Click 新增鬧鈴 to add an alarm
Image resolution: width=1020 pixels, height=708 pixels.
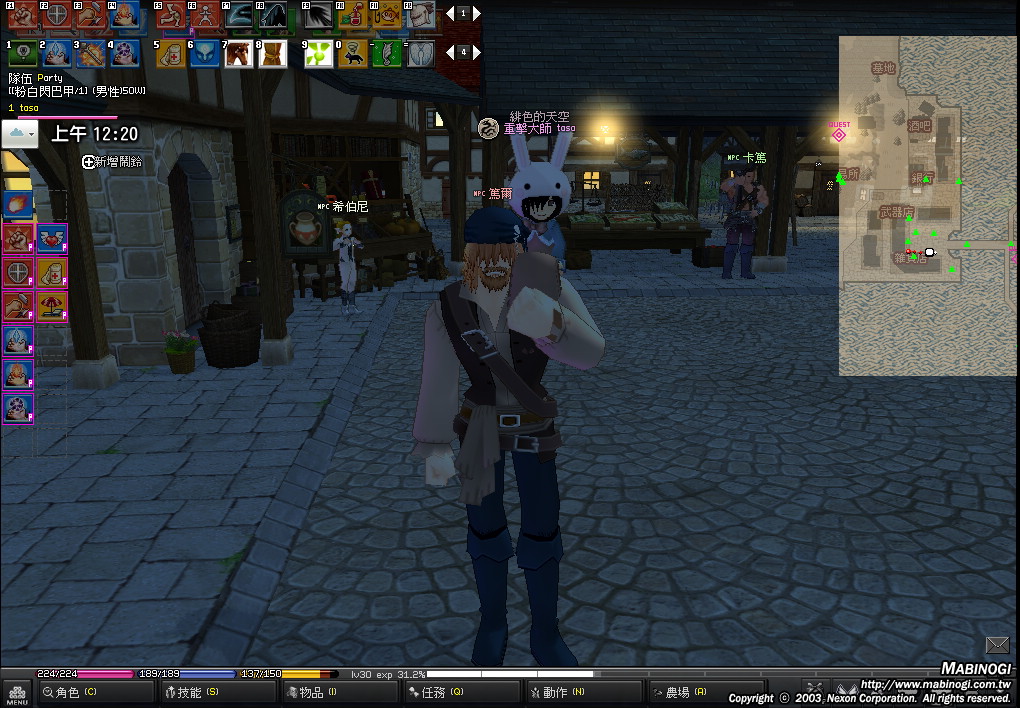112,161
